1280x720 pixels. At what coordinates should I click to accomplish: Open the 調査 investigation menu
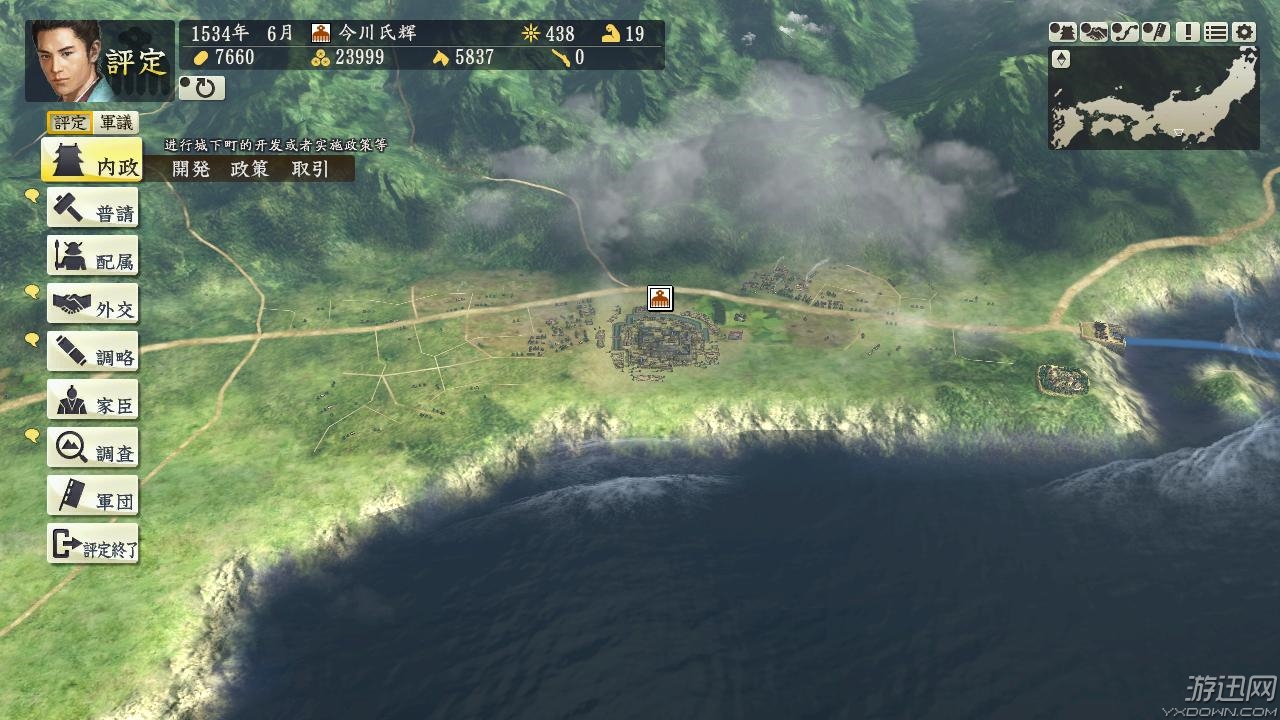[93, 450]
